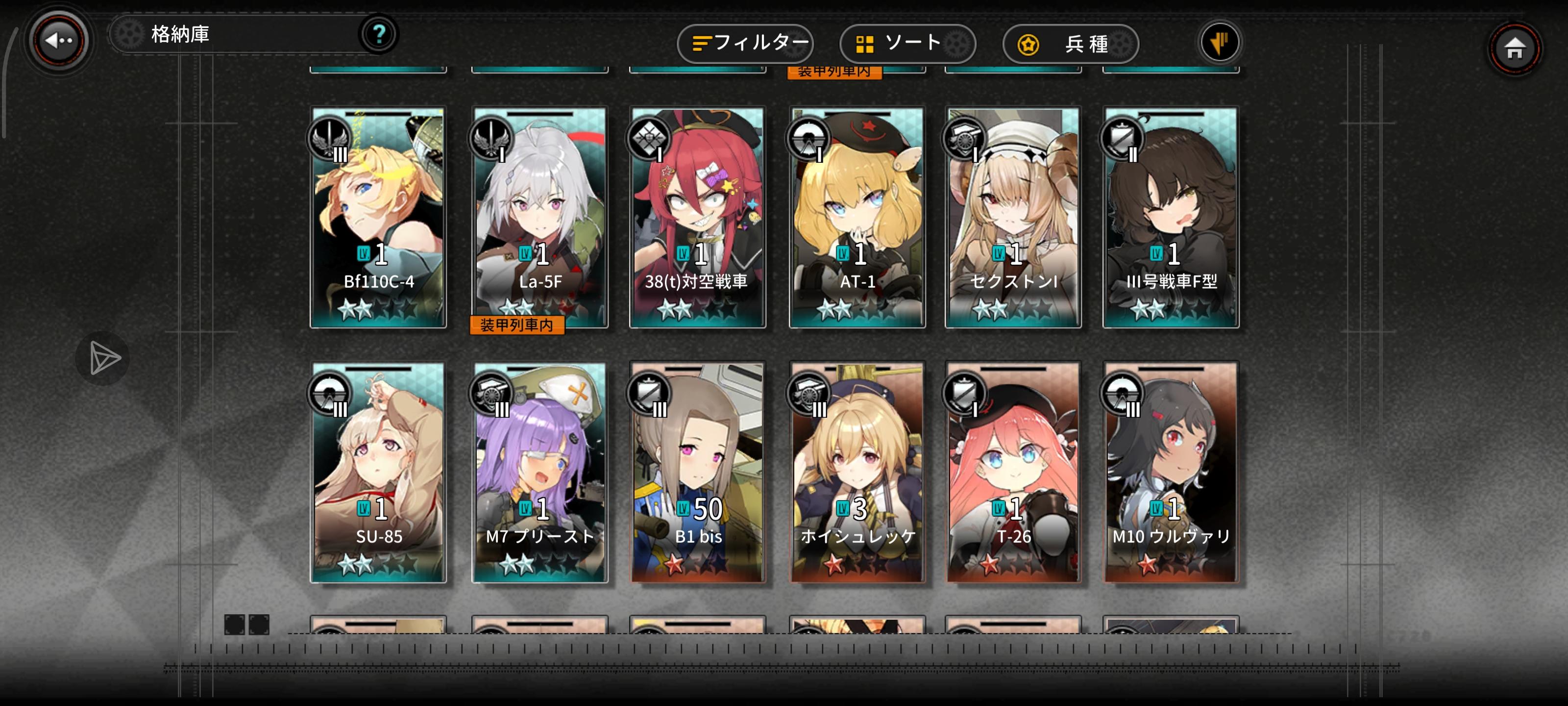Open the フィルター options

point(745,43)
